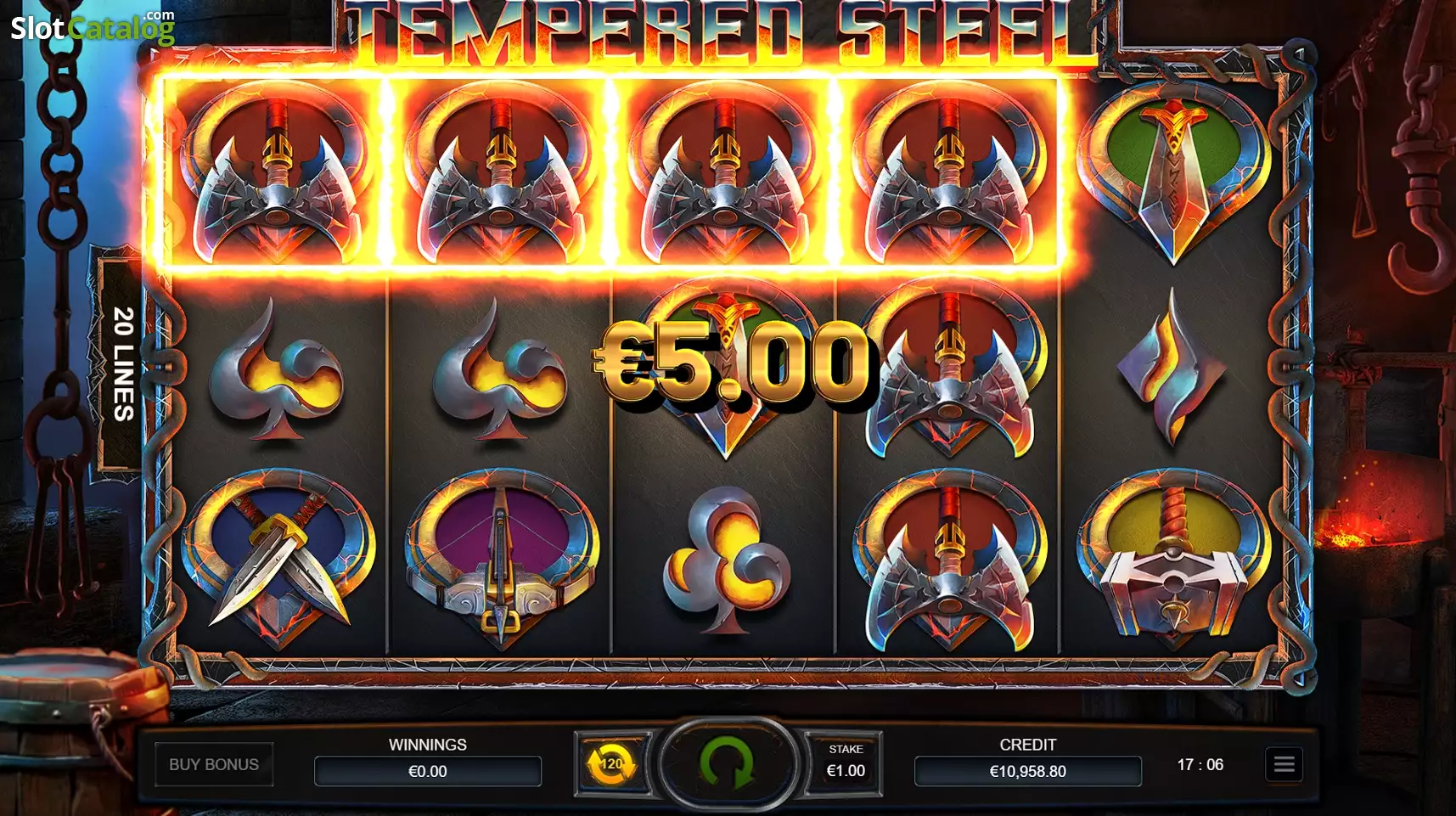Open the Buy Bonus feature
The image size is (1456, 816).
tap(214, 764)
